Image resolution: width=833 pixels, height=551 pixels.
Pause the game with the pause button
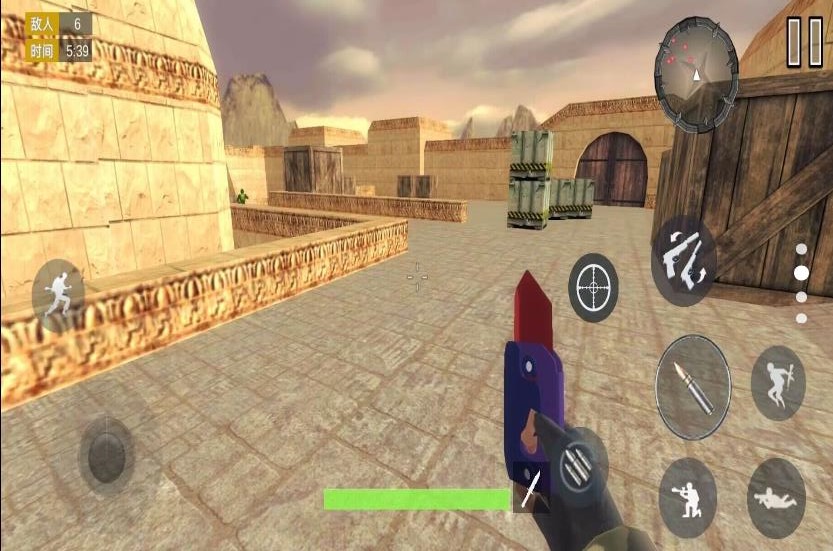pyautogui.click(x=803, y=42)
